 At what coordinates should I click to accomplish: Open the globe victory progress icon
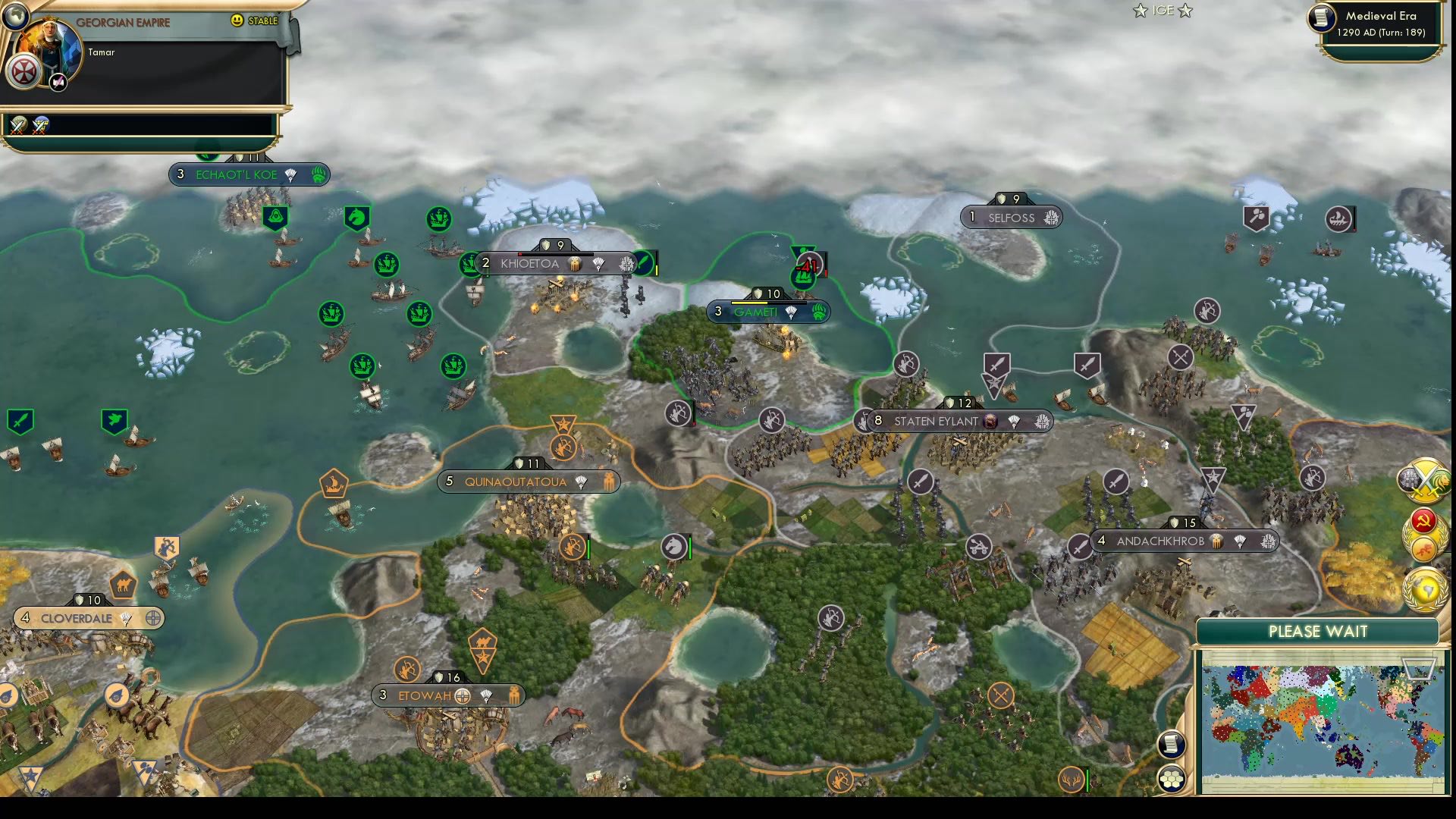(1424, 588)
